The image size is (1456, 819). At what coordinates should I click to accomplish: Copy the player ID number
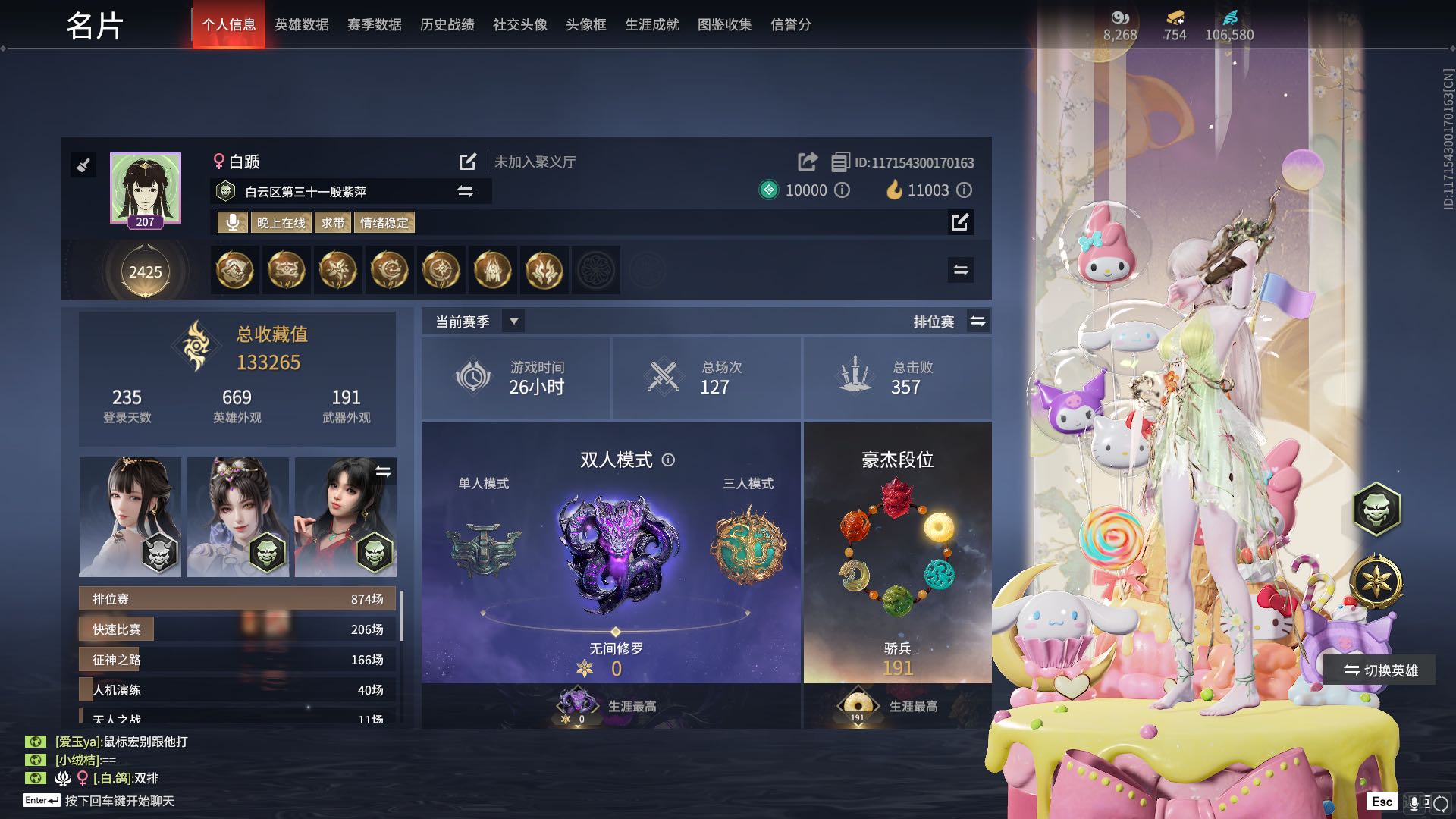coord(840,162)
